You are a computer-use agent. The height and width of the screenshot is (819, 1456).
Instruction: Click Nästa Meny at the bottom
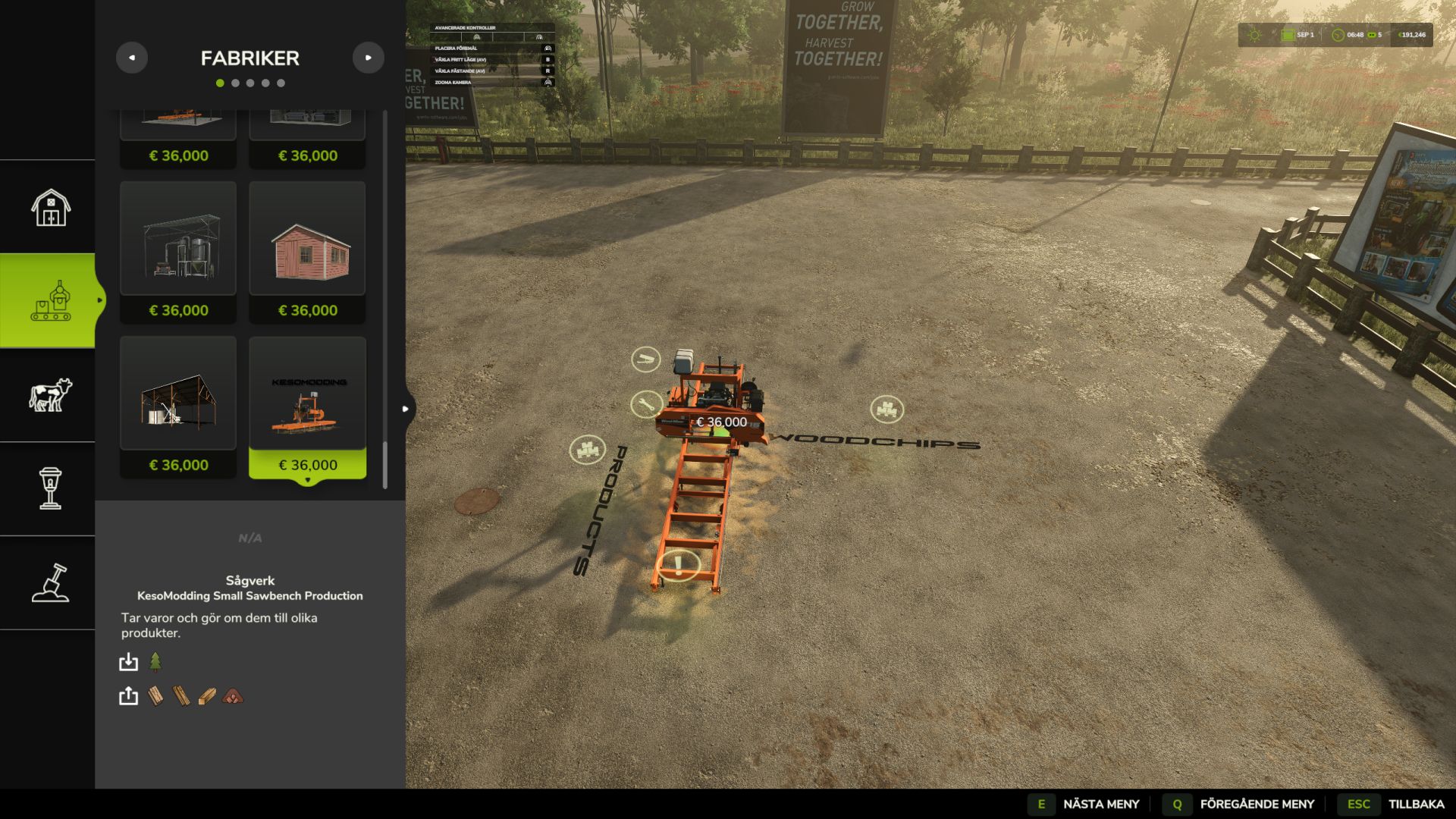click(x=1086, y=804)
